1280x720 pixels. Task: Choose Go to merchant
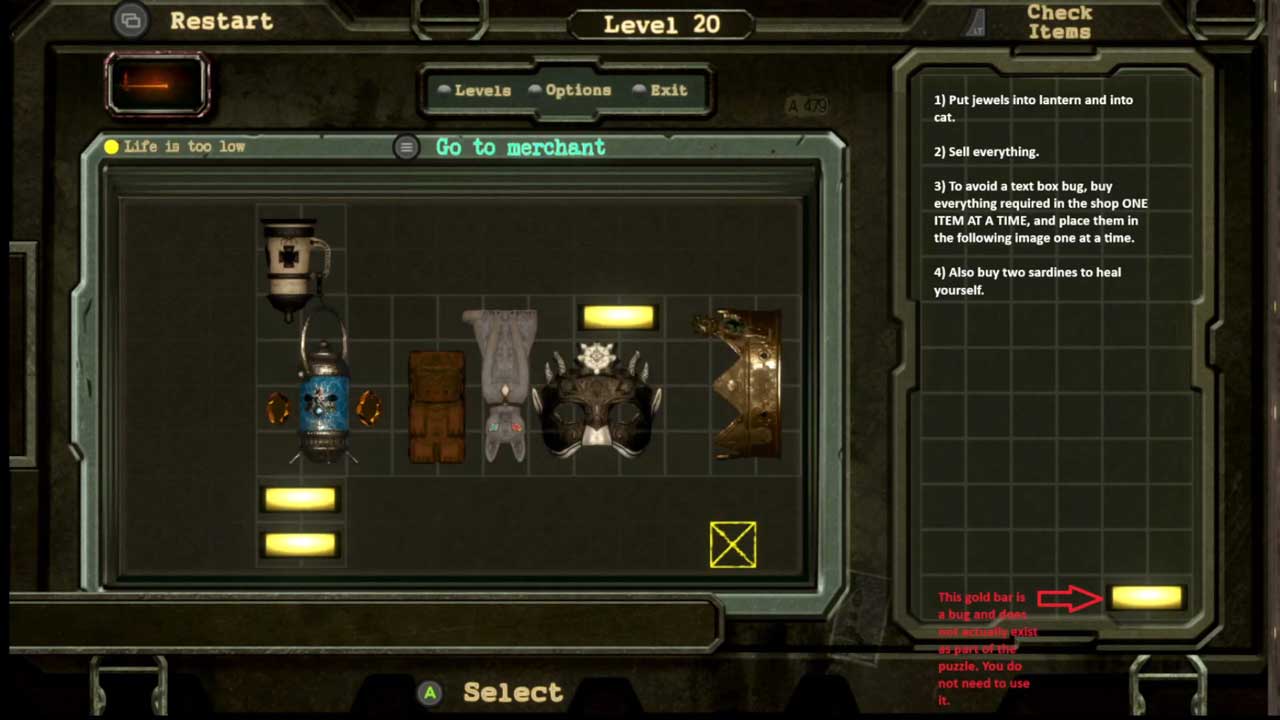(520, 147)
